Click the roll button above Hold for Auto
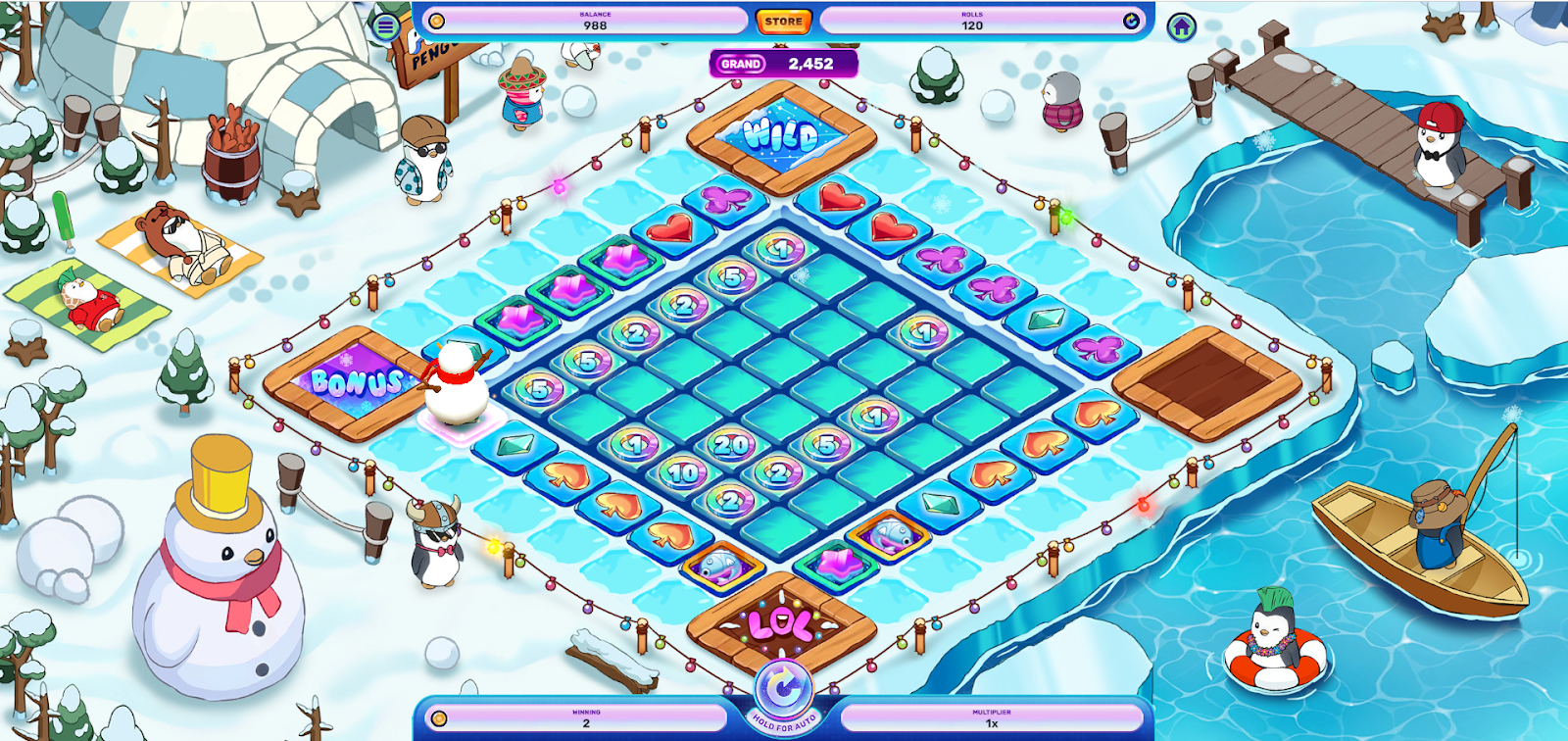Viewport: 1568px width, 741px height. pos(783,688)
